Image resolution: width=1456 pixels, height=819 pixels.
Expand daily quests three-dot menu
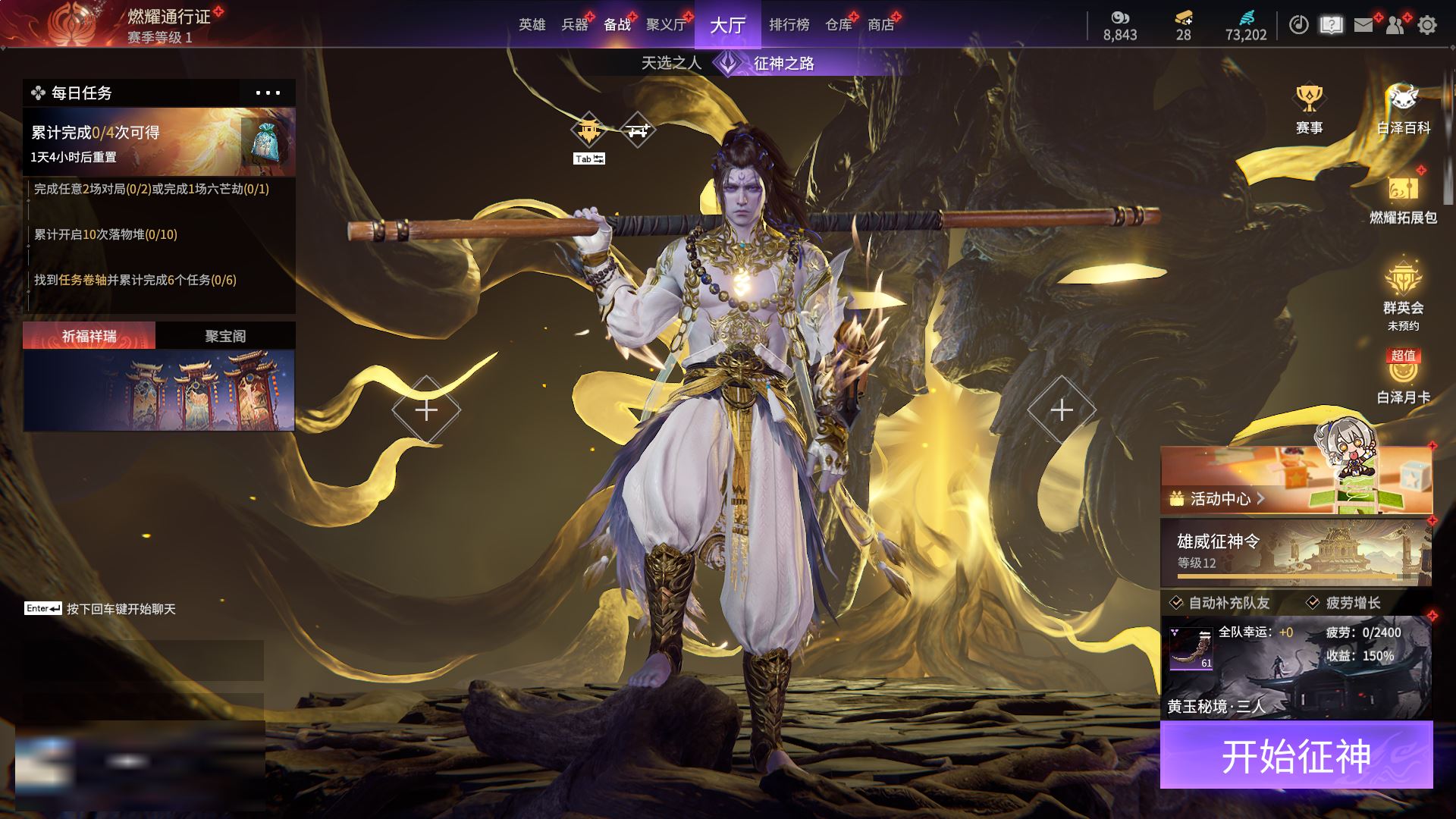pyautogui.click(x=268, y=93)
